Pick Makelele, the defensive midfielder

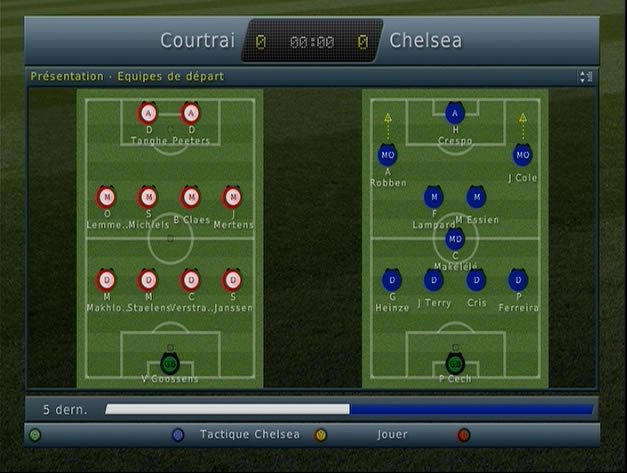[x=455, y=239]
